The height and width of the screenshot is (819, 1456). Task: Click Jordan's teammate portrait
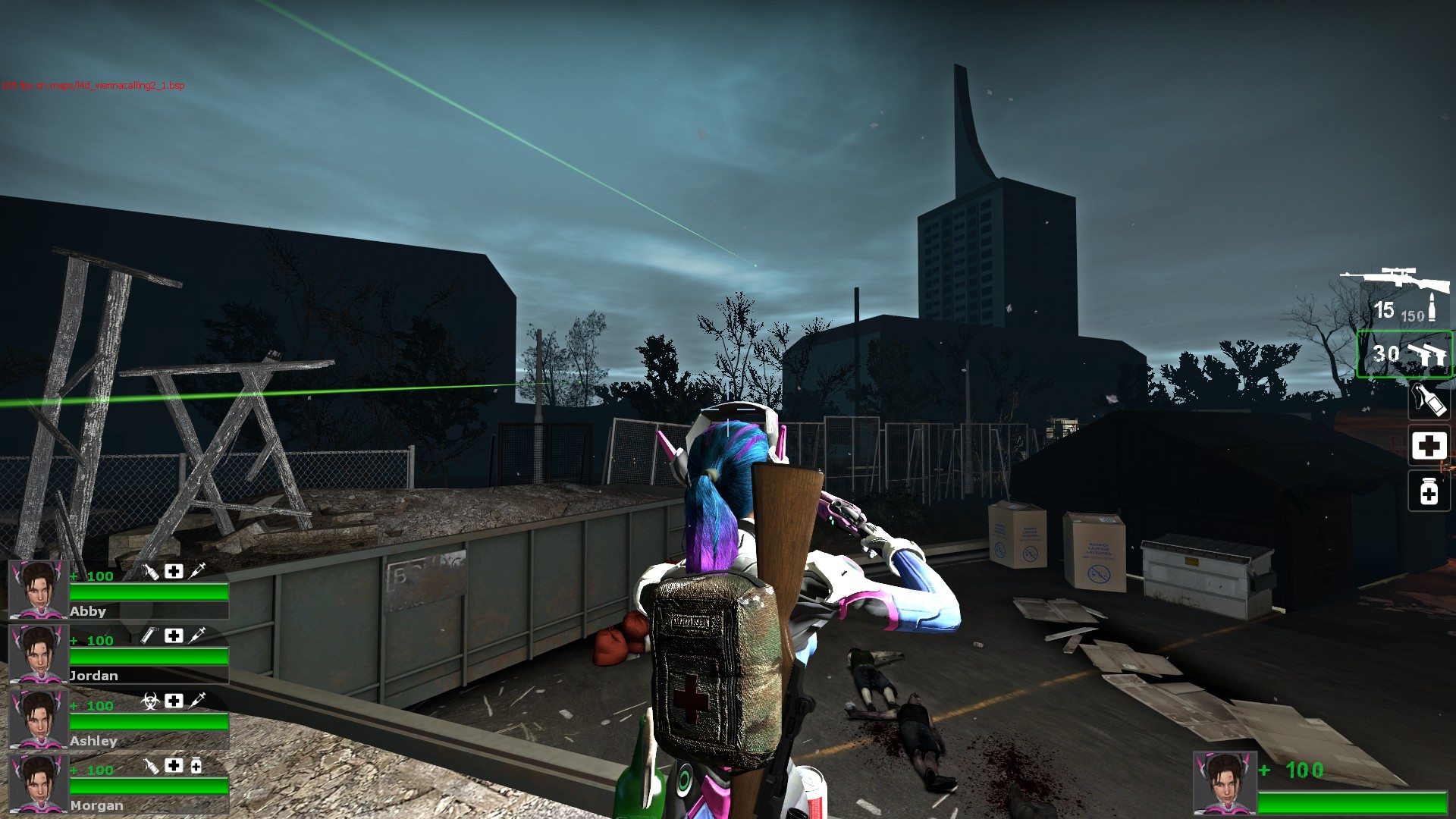pos(38,654)
